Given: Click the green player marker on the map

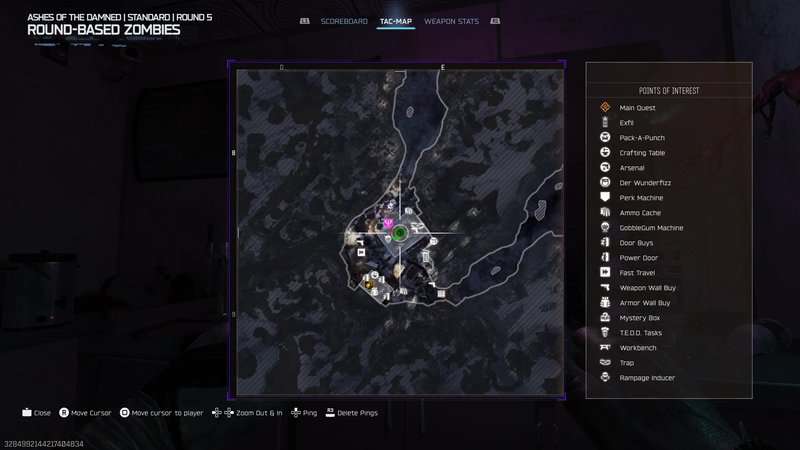Looking at the screenshot, I should pyautogui.click(x=399, y=233).
